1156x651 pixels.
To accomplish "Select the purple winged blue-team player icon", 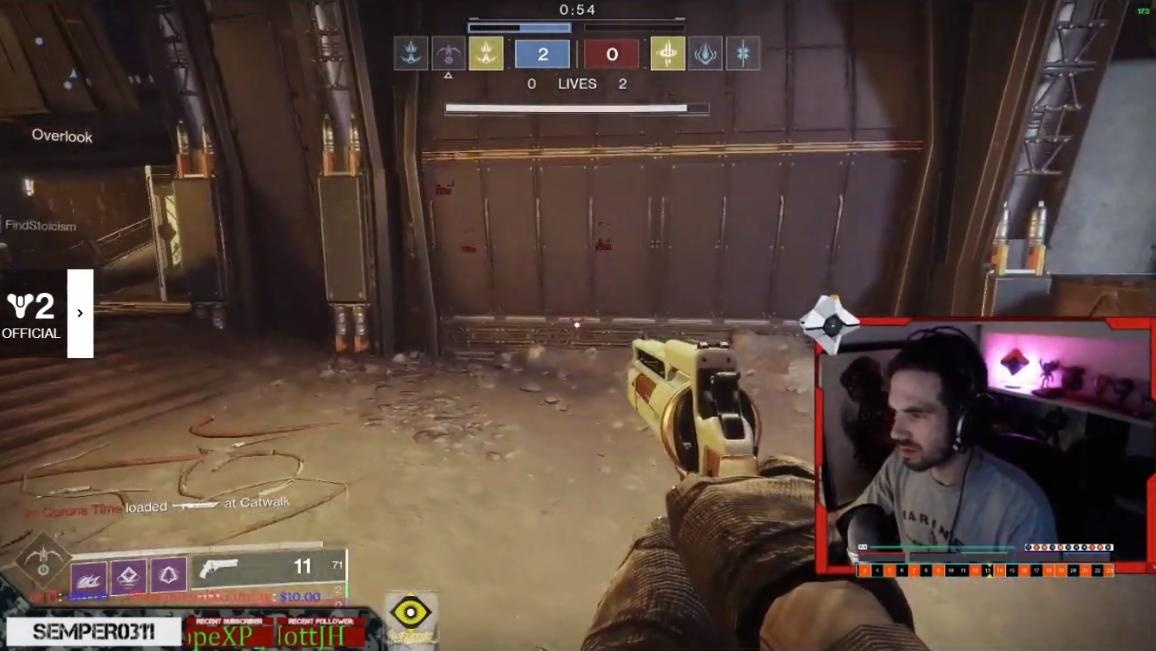I will (448, 54).
